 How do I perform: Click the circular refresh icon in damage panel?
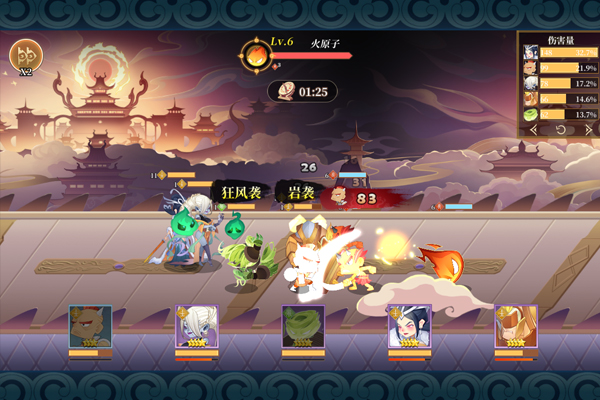click(x=561, y=130)
